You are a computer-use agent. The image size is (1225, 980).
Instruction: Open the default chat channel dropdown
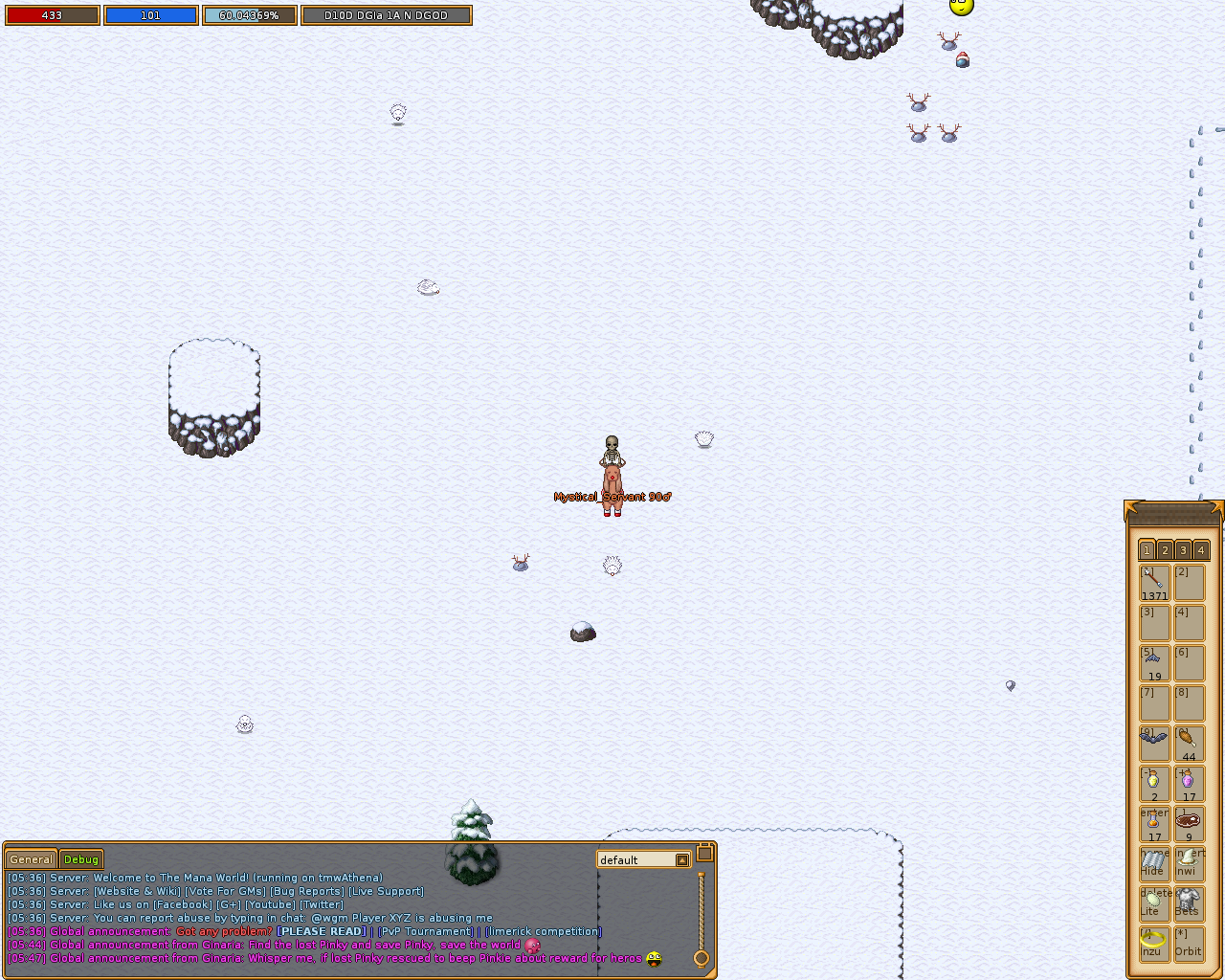(x=680, y=859)
